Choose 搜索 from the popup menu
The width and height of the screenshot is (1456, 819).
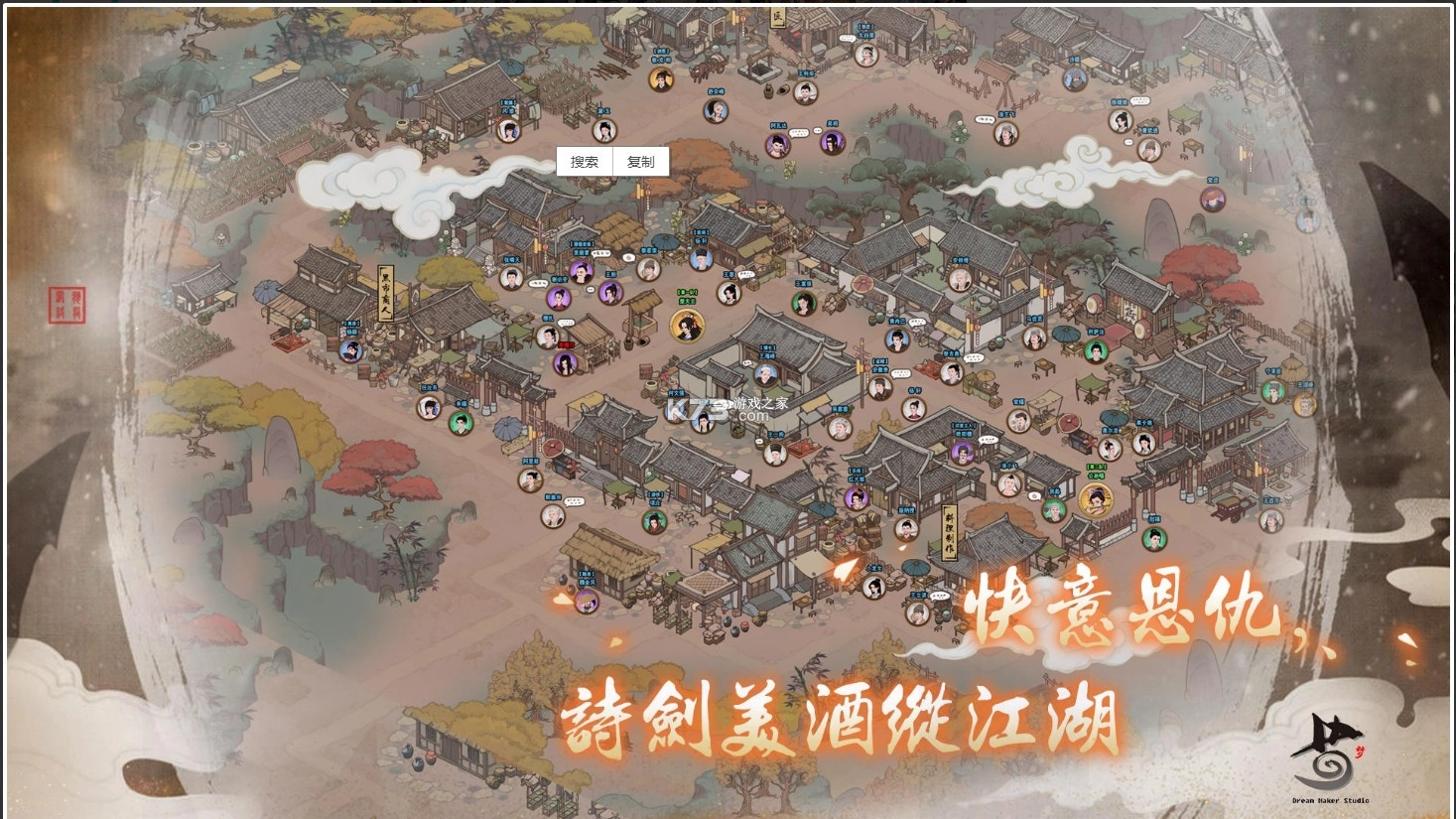click(585, 160)
